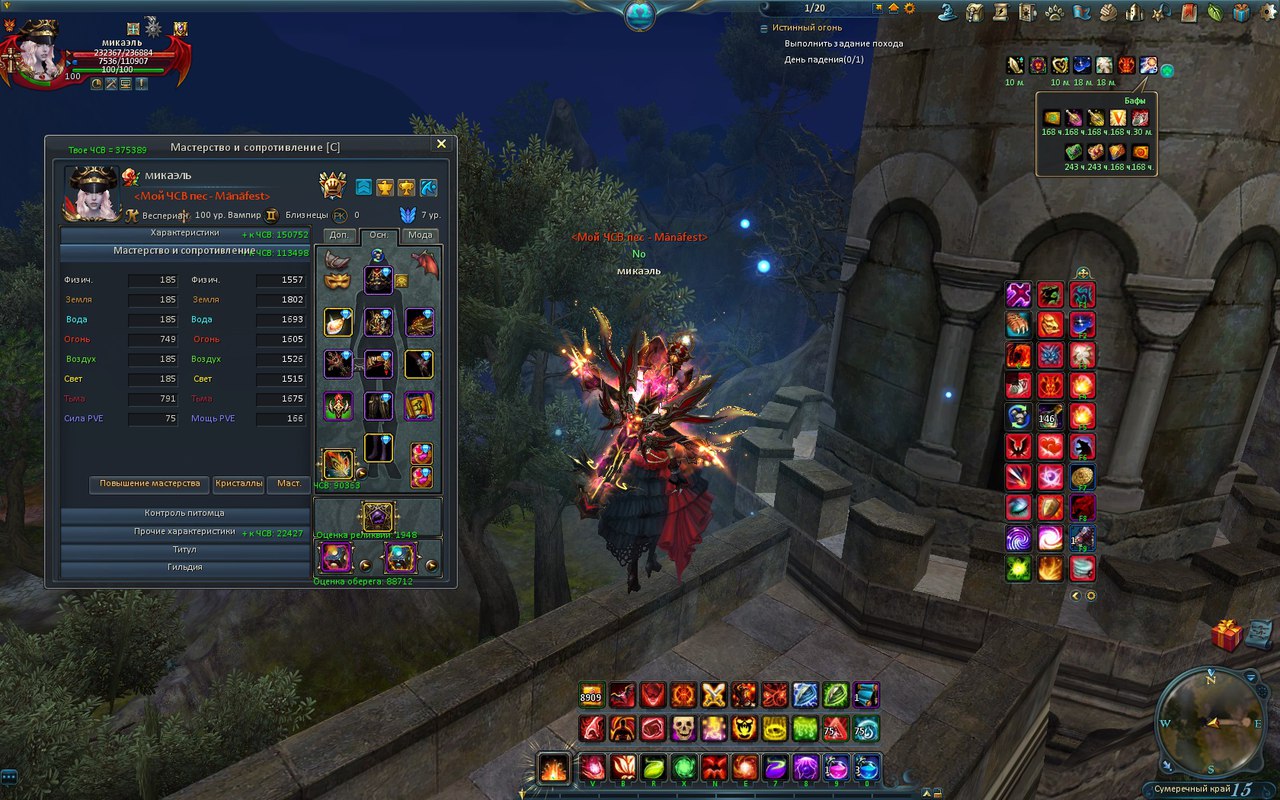
Task: Expand the Контроль питомца section
Action: [x=185, y=514]
